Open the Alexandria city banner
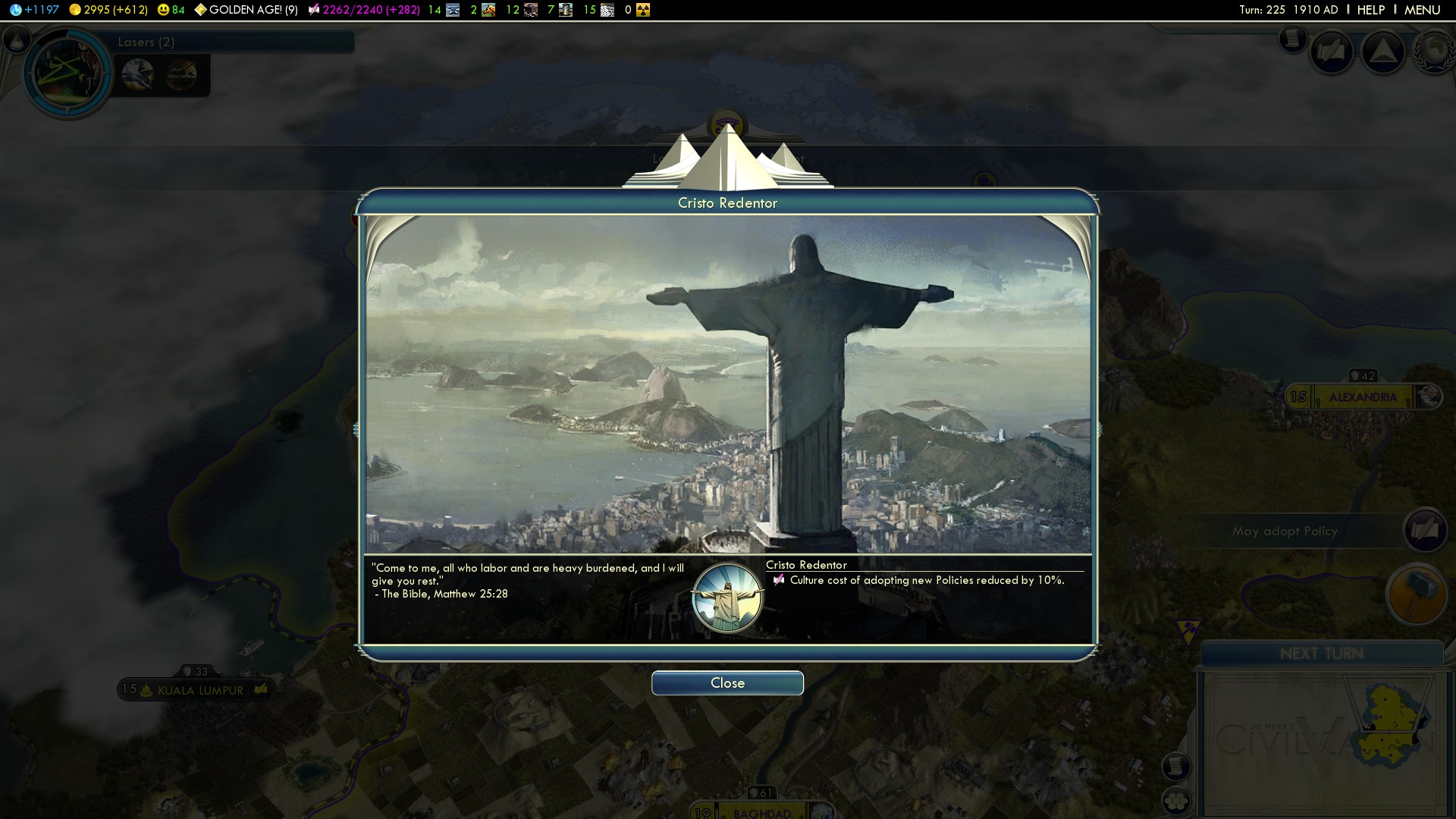Image resolution: width=1456 pixels, height=819 pixels. pos(1362,397)
